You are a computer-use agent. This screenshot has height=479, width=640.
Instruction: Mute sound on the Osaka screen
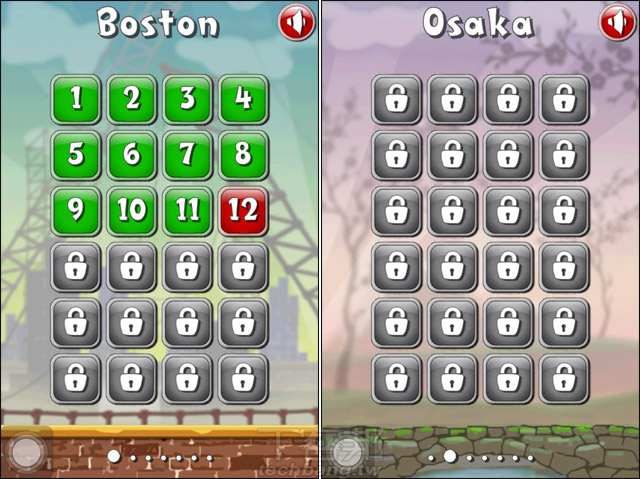pyautogui.click(x=618, y=22)
